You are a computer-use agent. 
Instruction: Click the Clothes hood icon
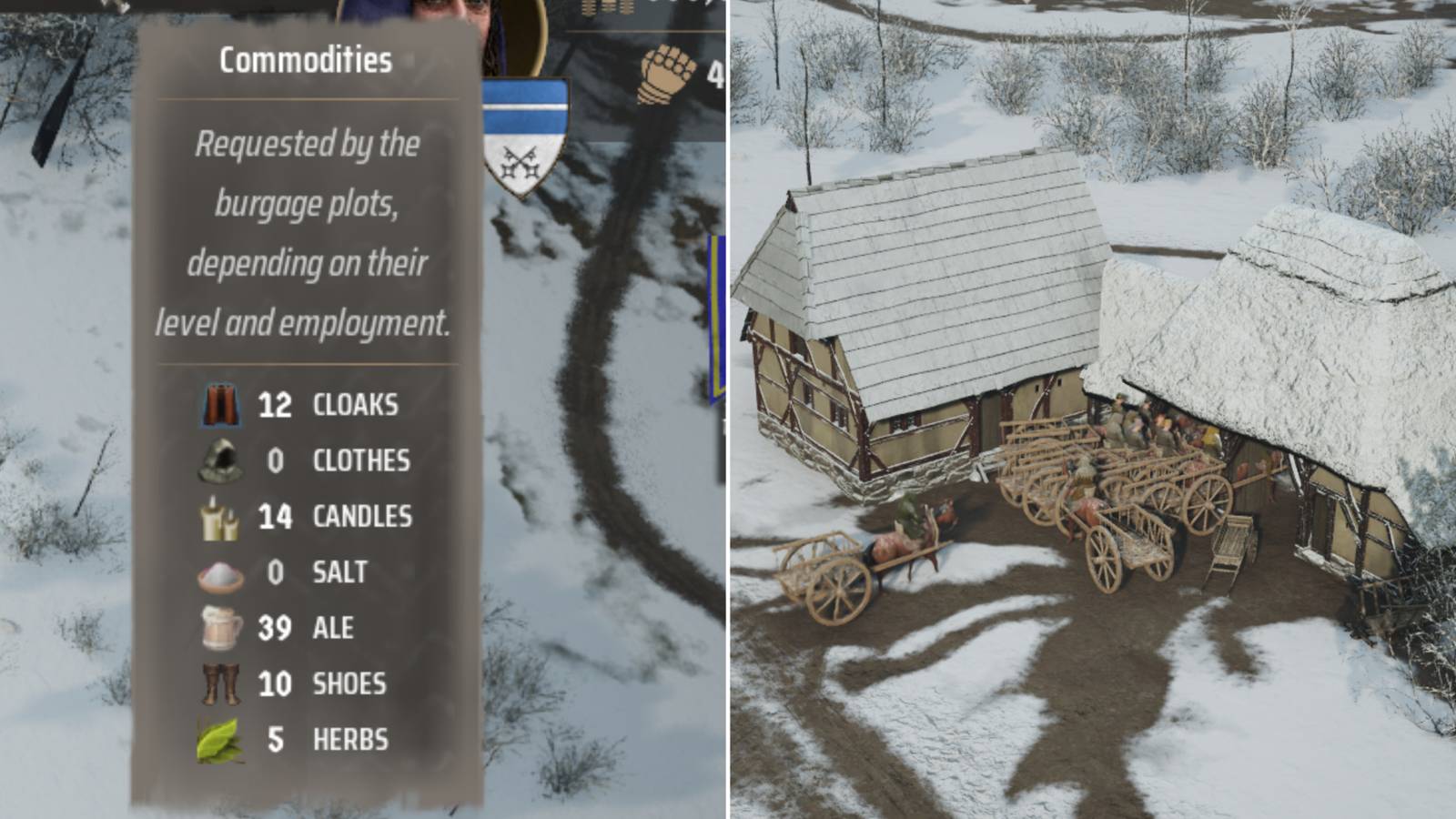pos(221,461)
